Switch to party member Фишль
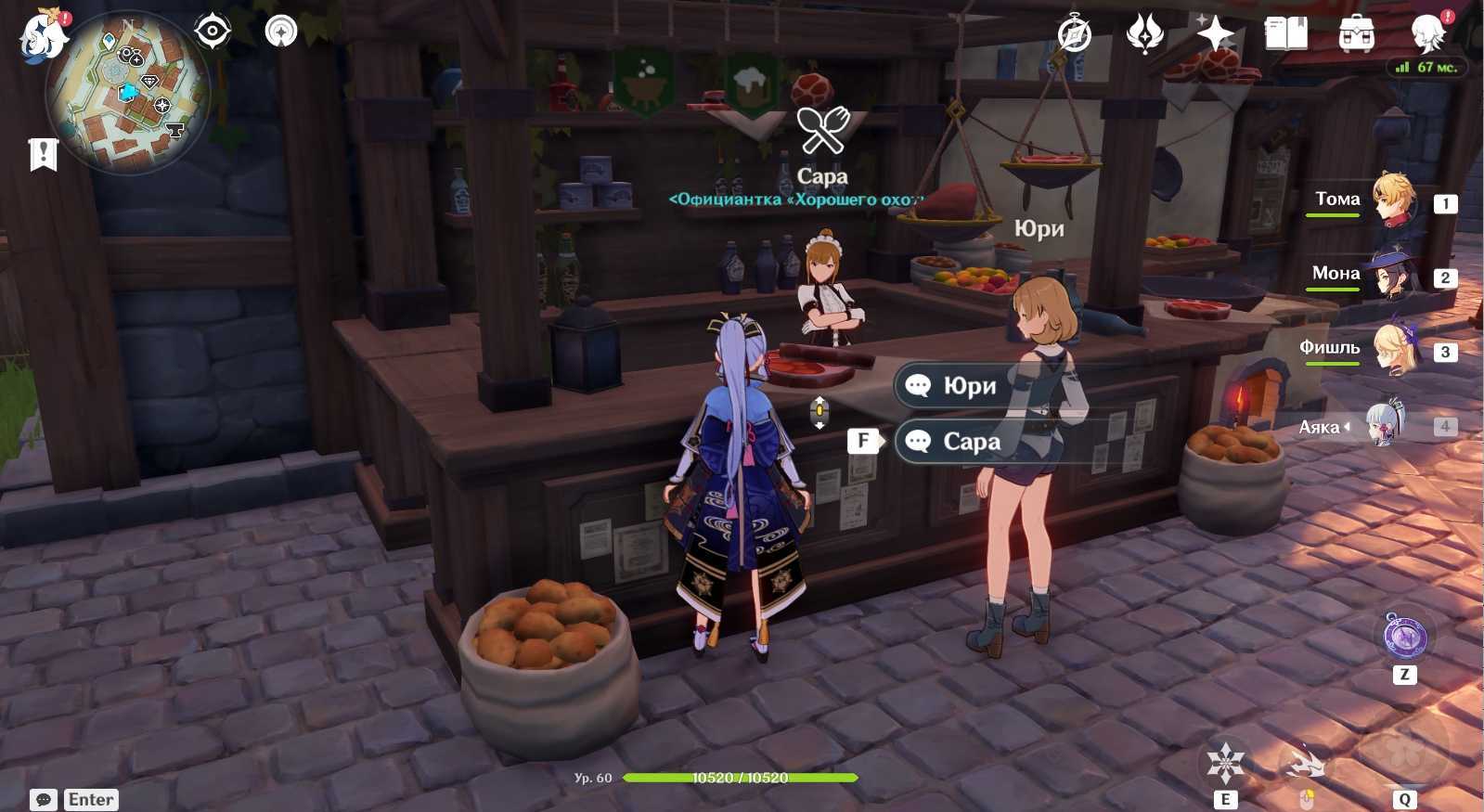Screen dimensions: 1484x812 1390,349
